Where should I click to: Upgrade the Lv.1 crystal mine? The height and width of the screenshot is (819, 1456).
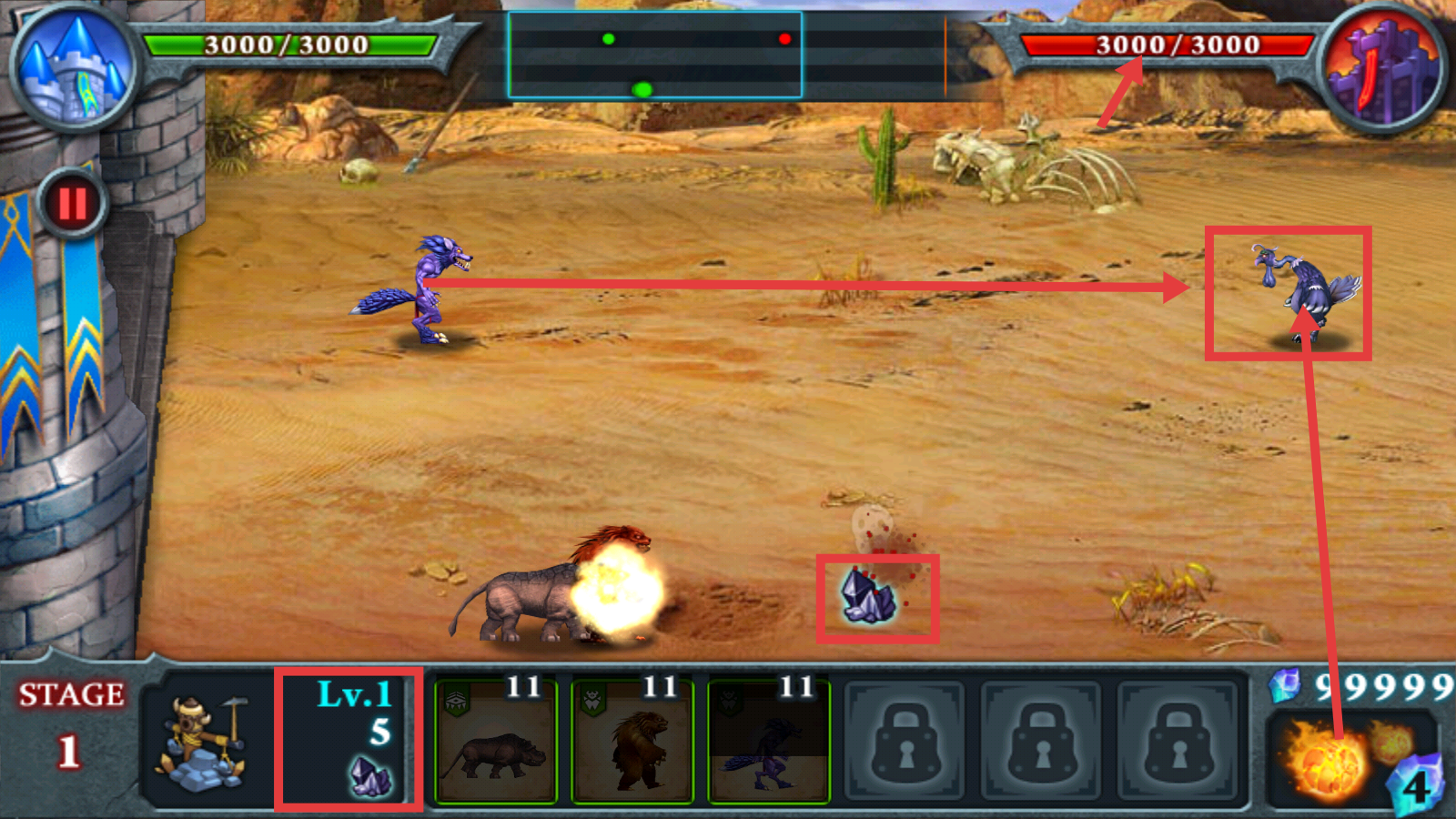pyautogui.click(x=349, y=739)
